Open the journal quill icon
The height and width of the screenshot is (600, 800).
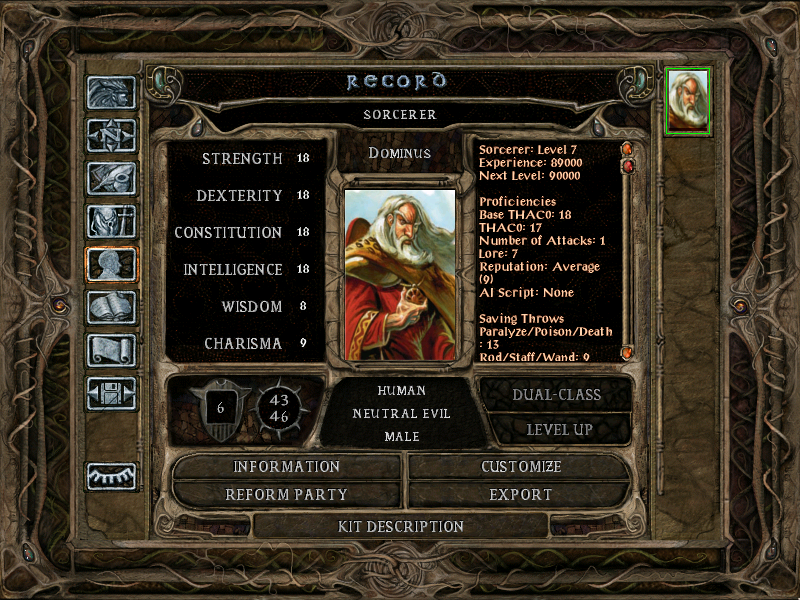pos(111,178)
